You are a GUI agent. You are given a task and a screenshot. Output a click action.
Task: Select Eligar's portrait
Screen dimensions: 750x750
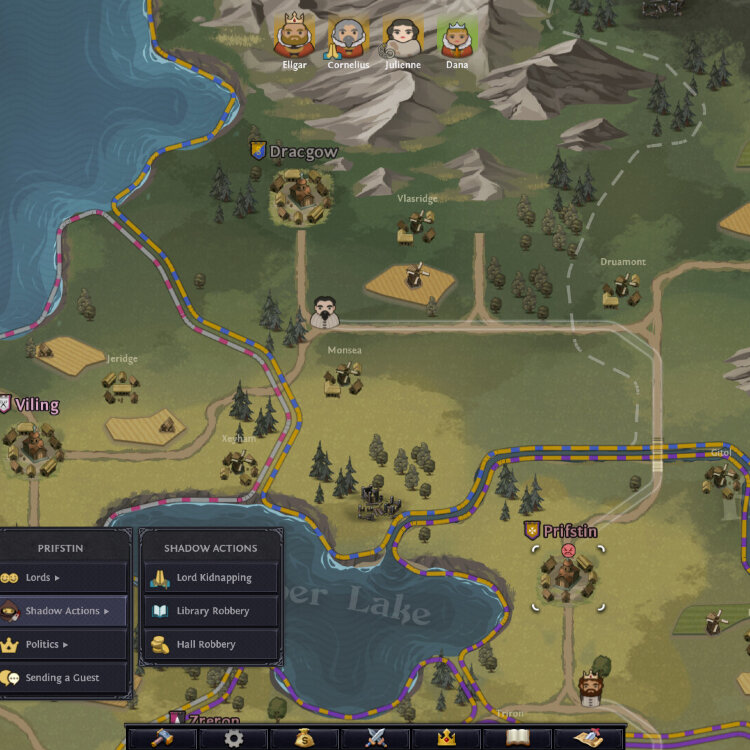click(x=294, y=38)
